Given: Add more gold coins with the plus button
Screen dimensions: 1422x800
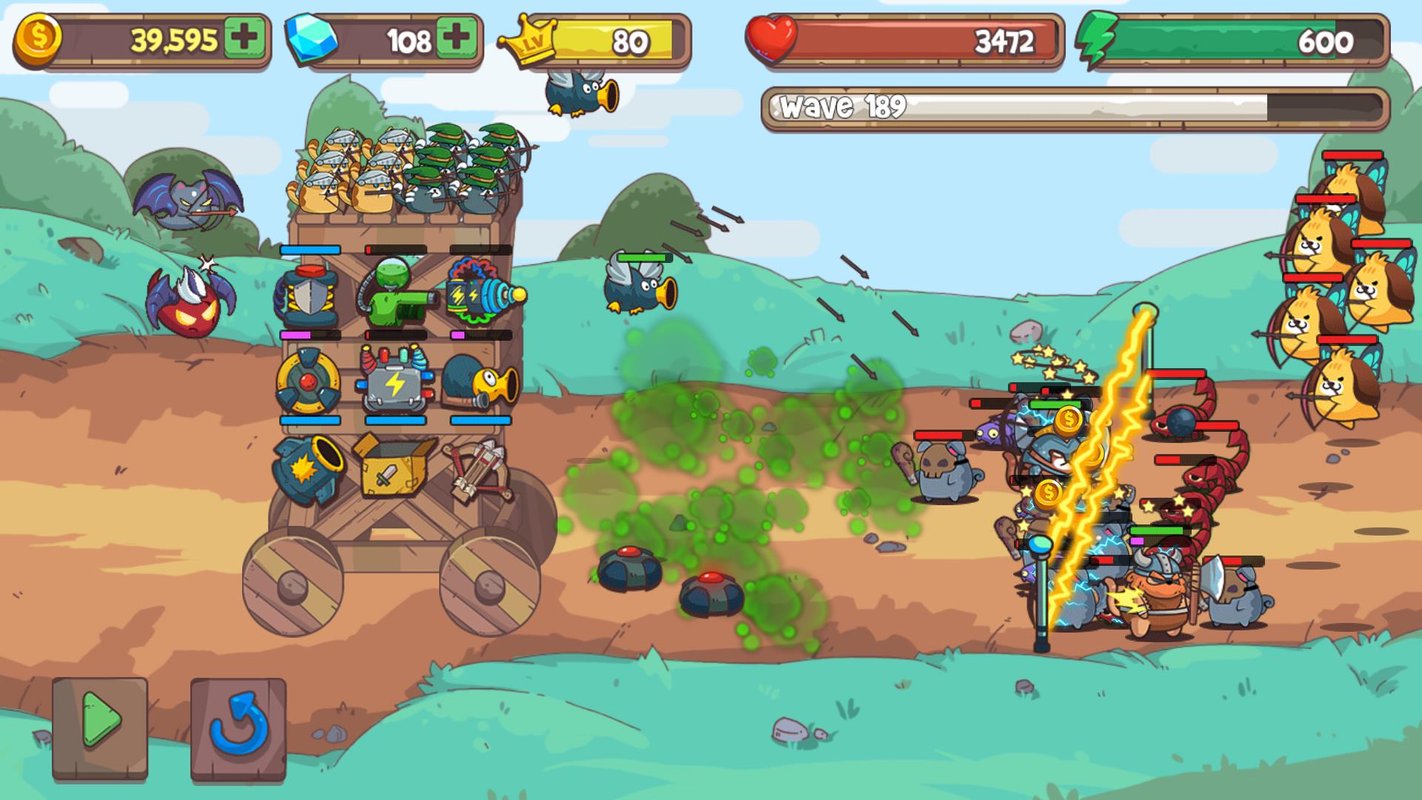Looking at the screenshot, I should coord(244,40).
